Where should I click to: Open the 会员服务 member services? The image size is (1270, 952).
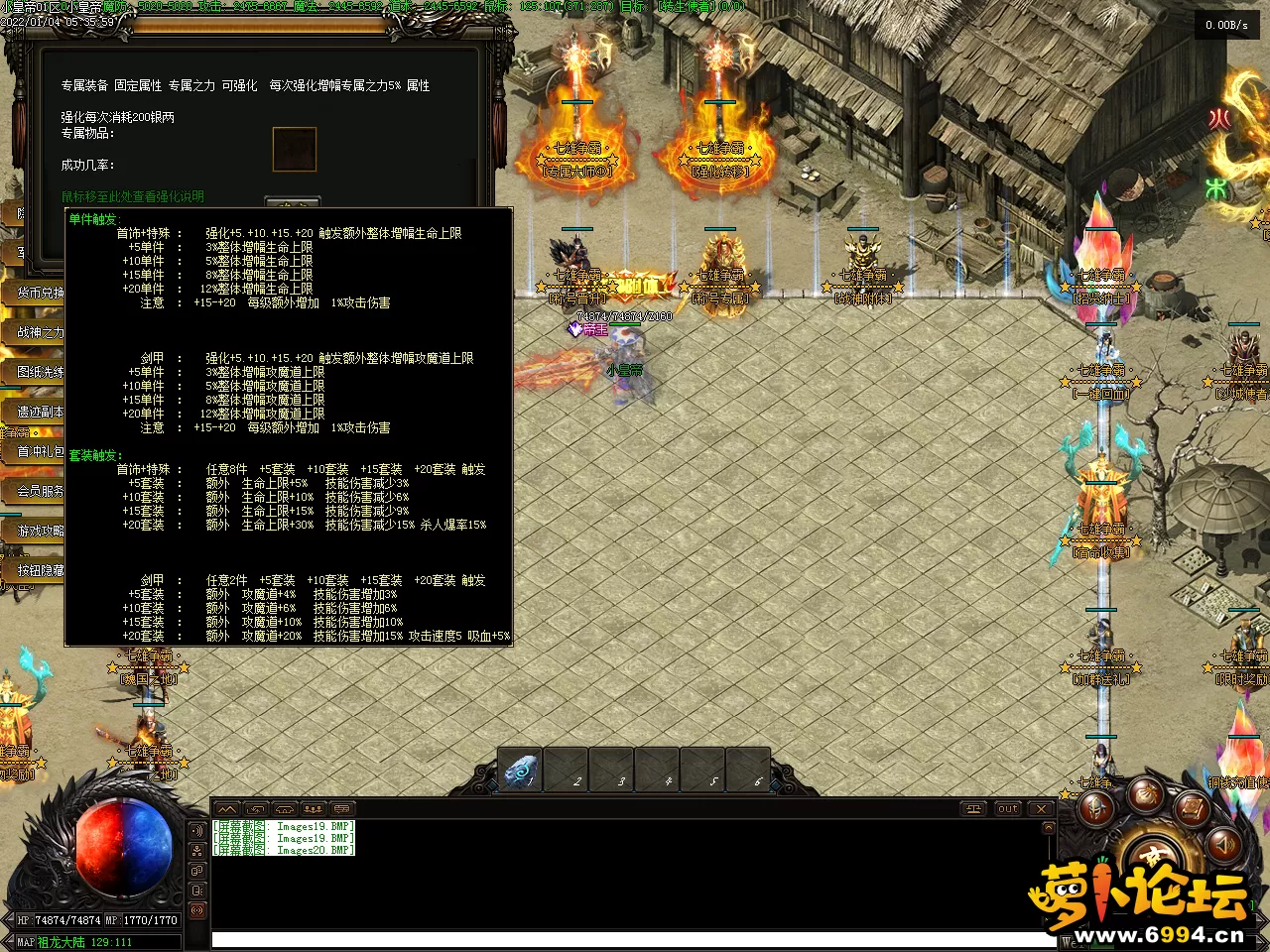tap(38, 491)
